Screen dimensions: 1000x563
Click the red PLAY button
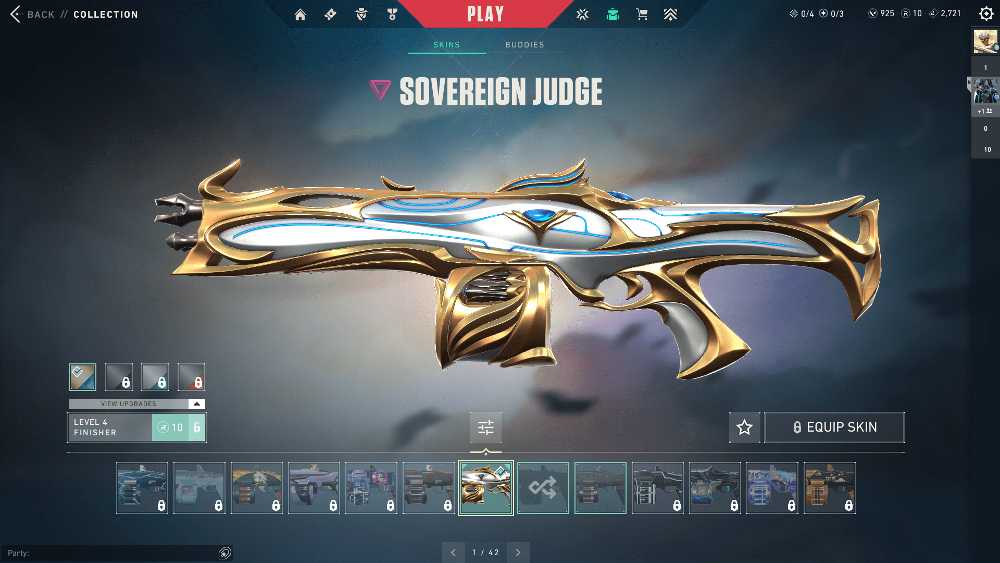486,14
